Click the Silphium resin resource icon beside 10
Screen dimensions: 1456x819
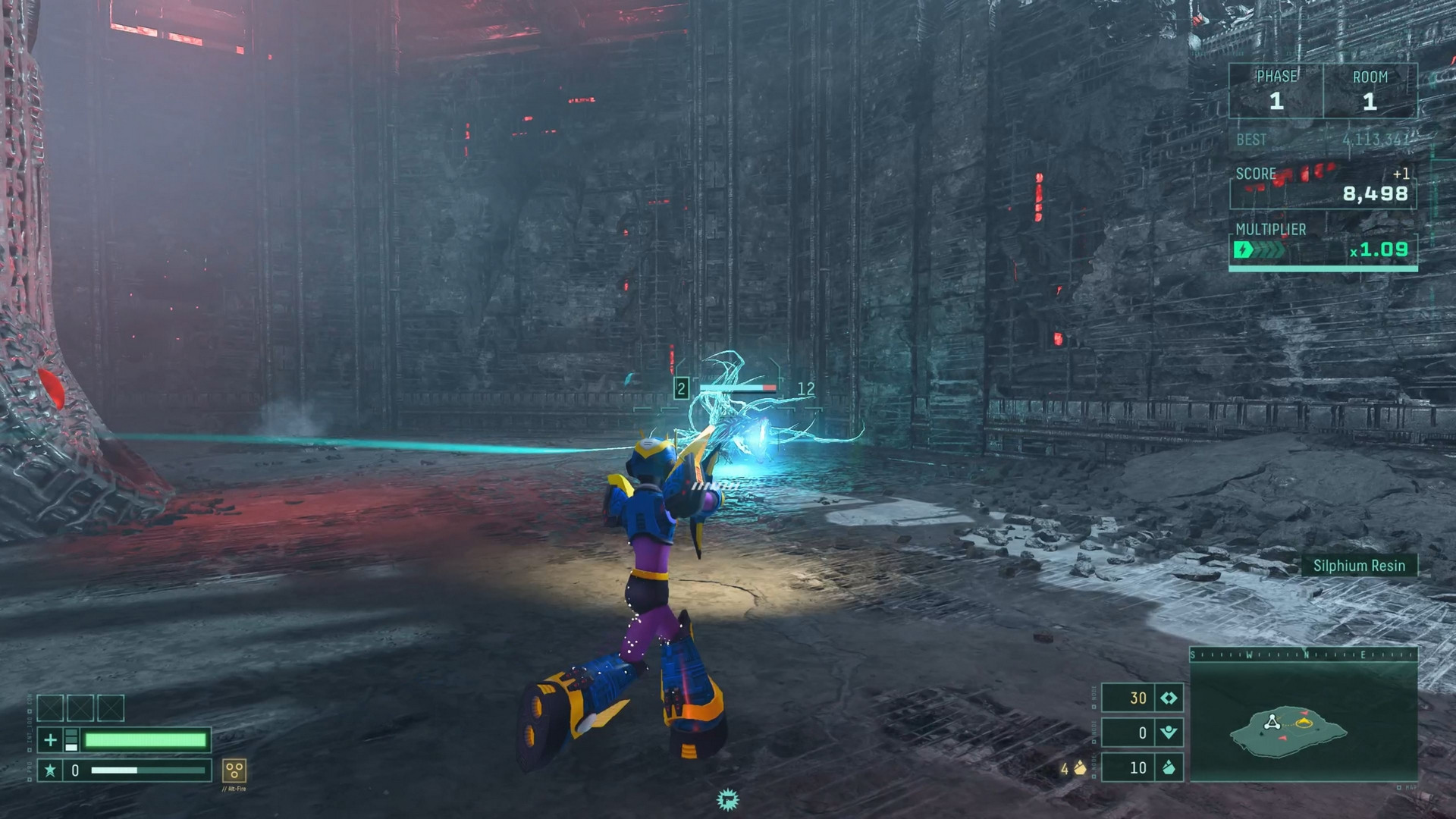[1169, 768]
